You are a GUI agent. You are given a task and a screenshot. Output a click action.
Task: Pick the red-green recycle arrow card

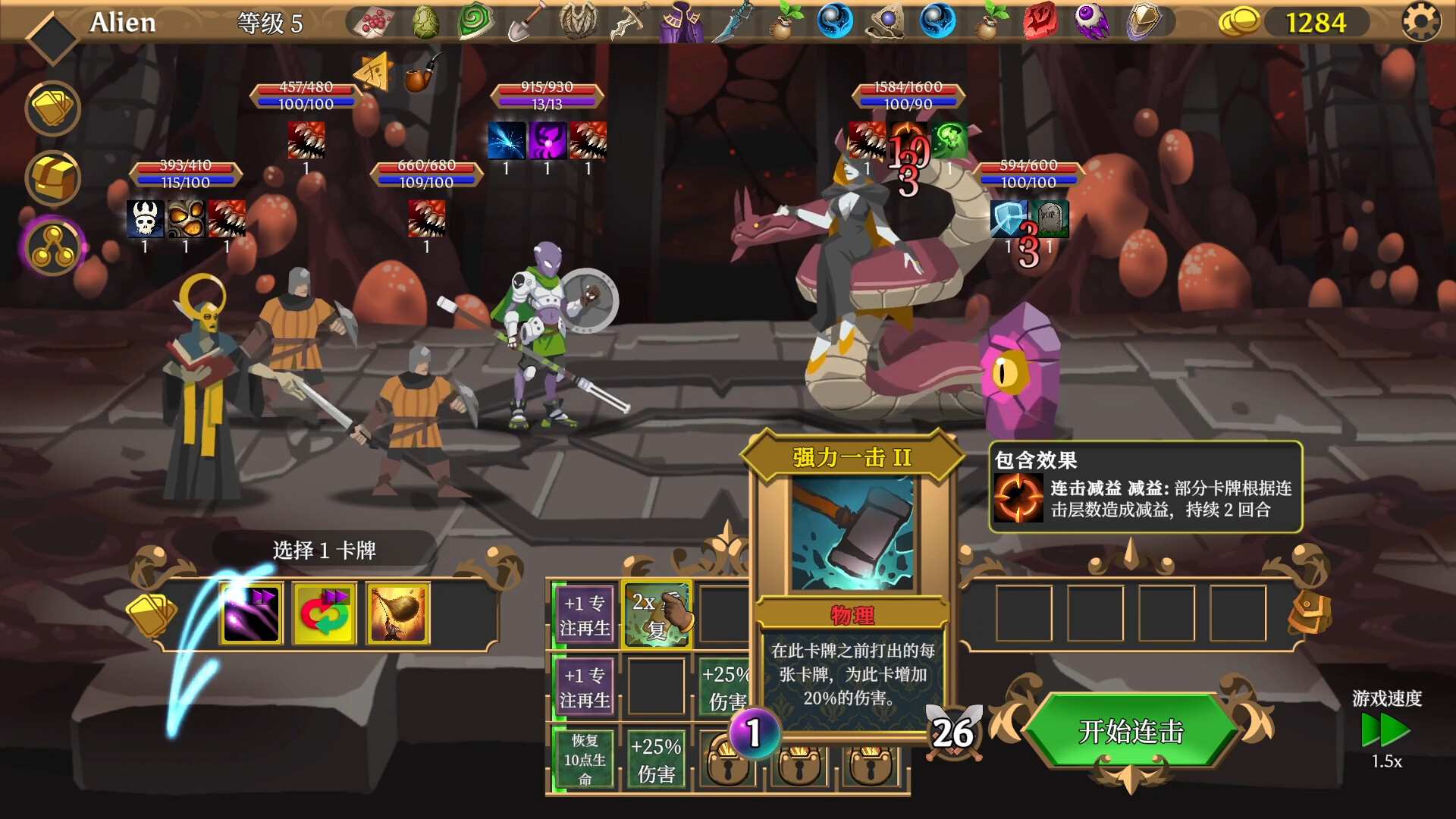pos(323,613)
